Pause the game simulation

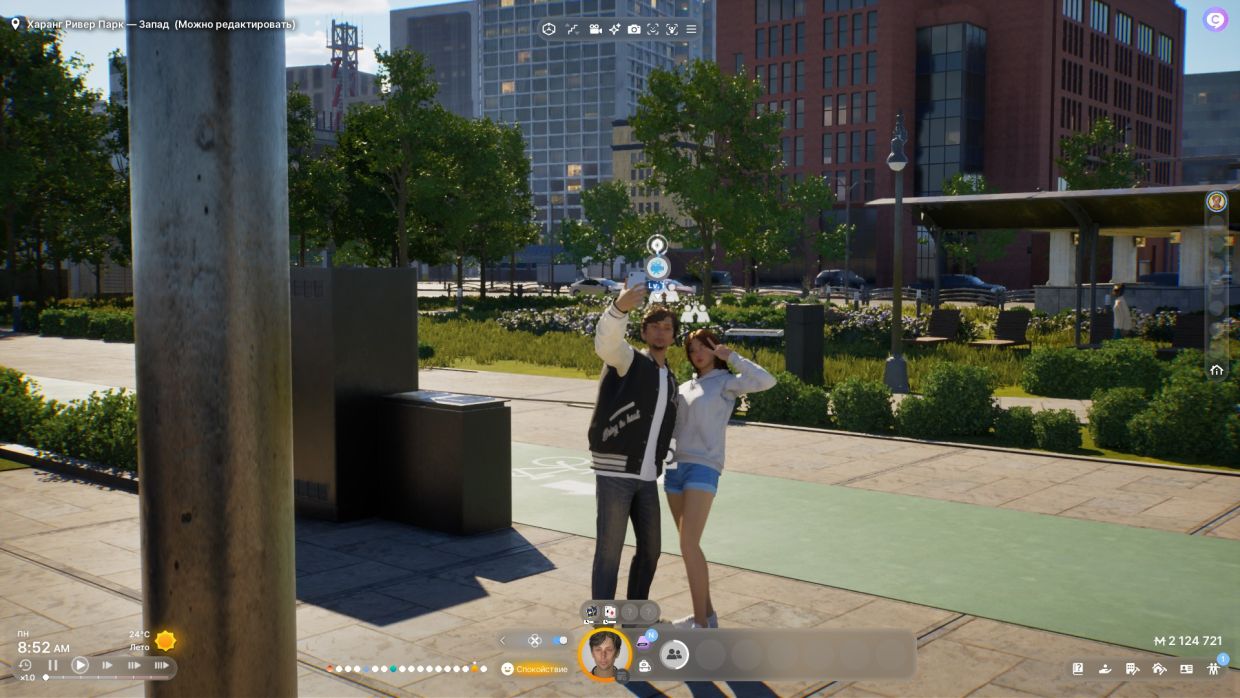coord(53,665)
